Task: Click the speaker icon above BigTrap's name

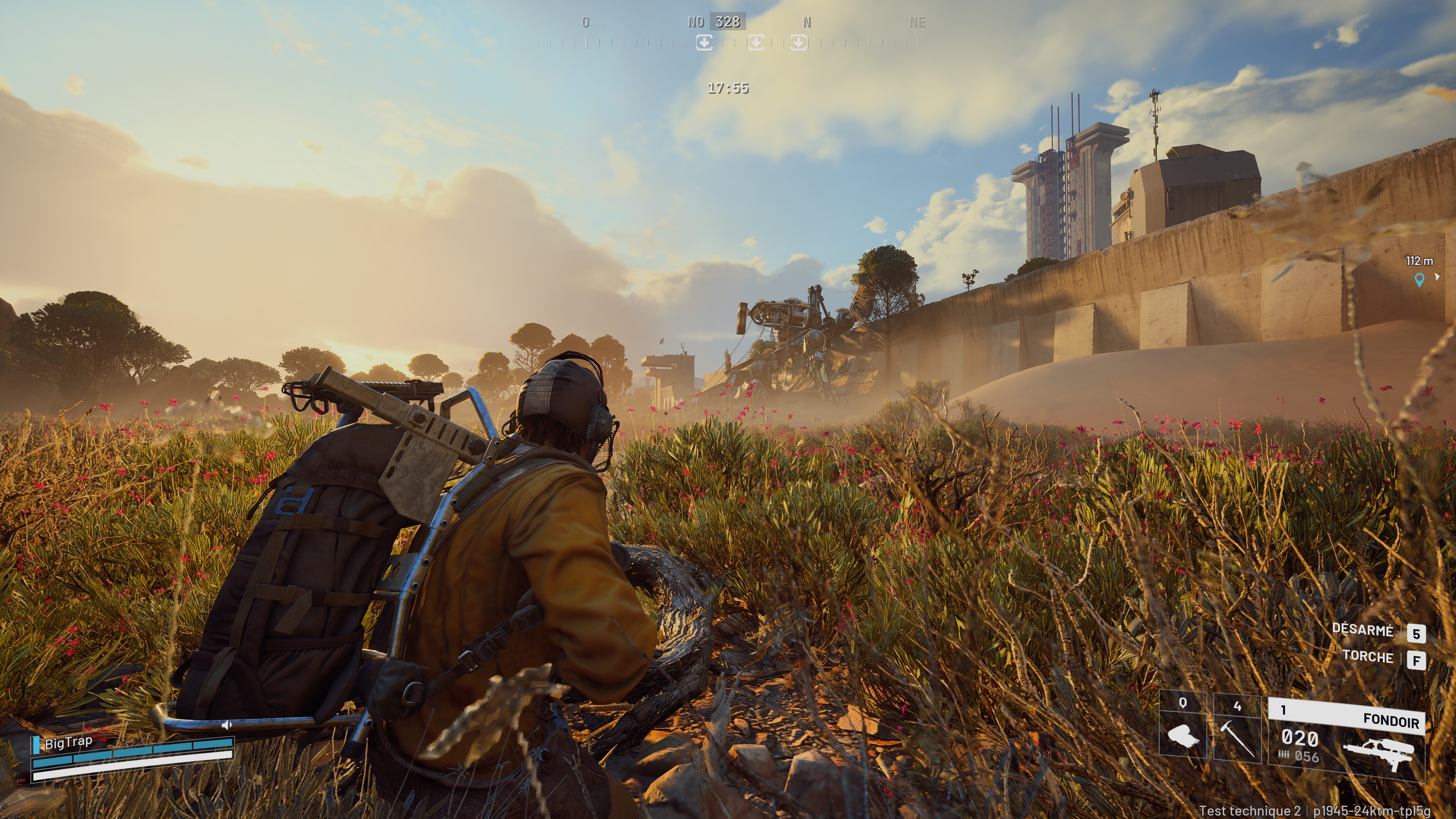Action: coord(227,725)
